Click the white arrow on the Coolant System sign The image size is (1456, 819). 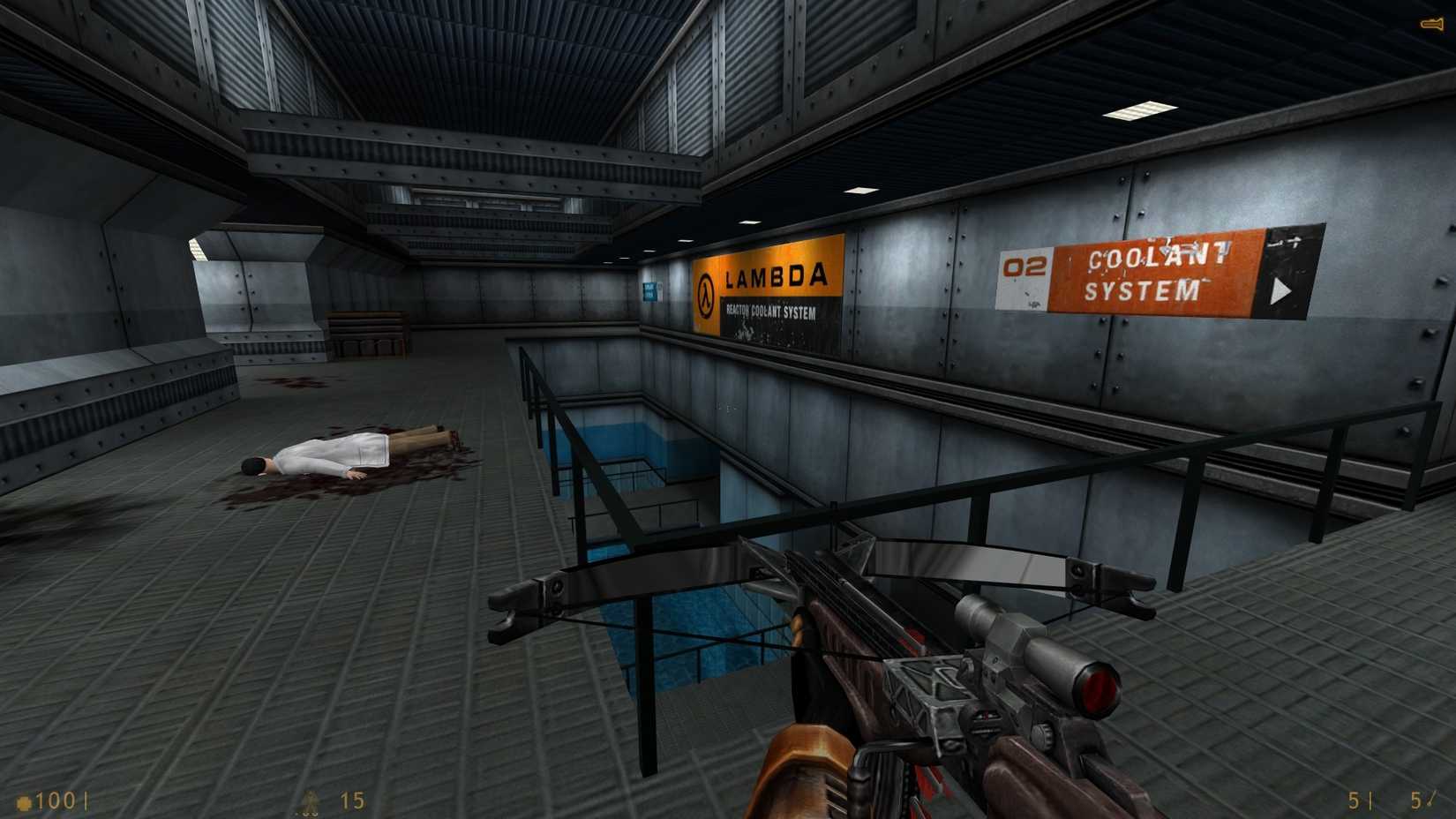(x=1279, y=291)
